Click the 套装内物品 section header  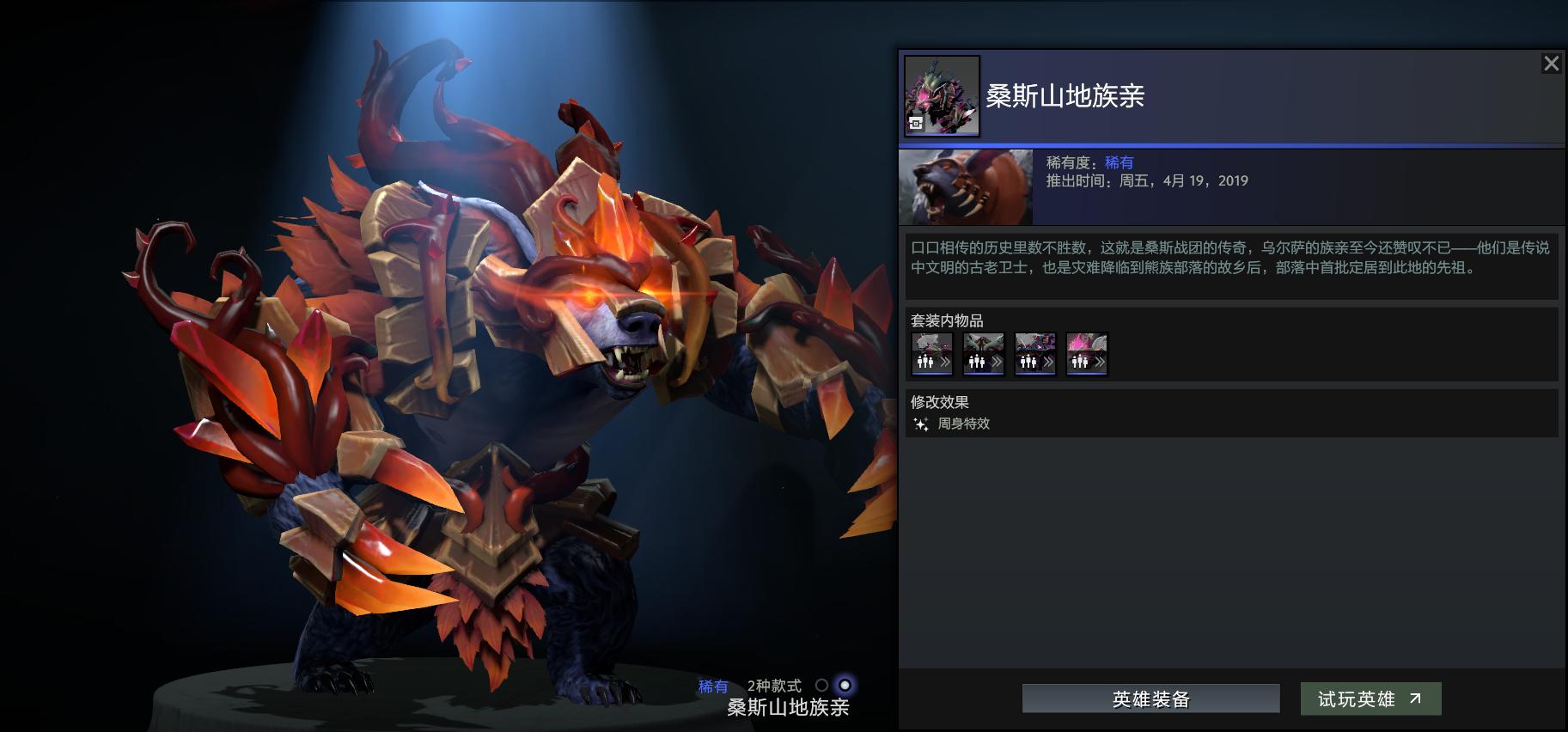pos(947,320)
